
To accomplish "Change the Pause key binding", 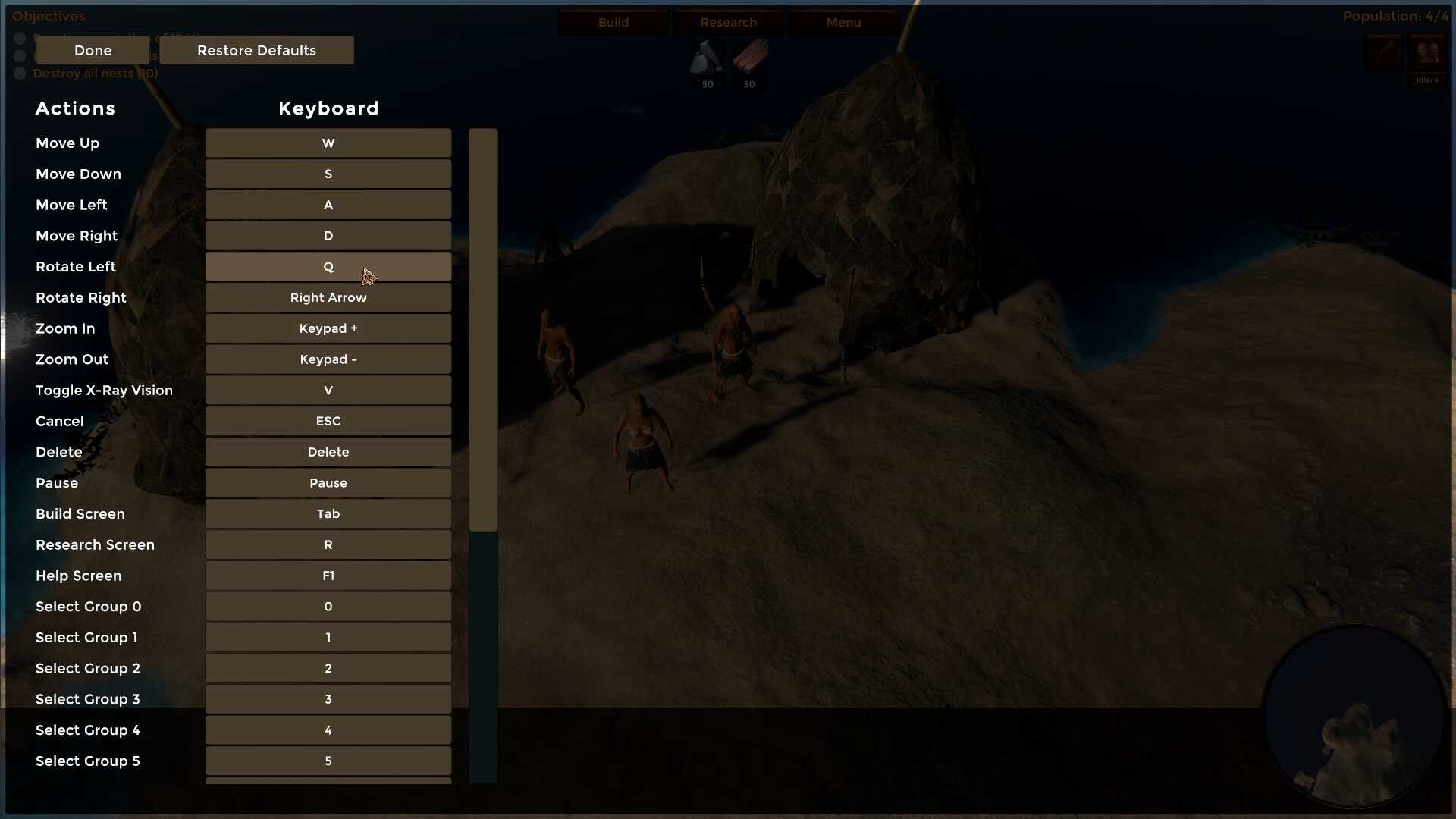I will point(328,483).
